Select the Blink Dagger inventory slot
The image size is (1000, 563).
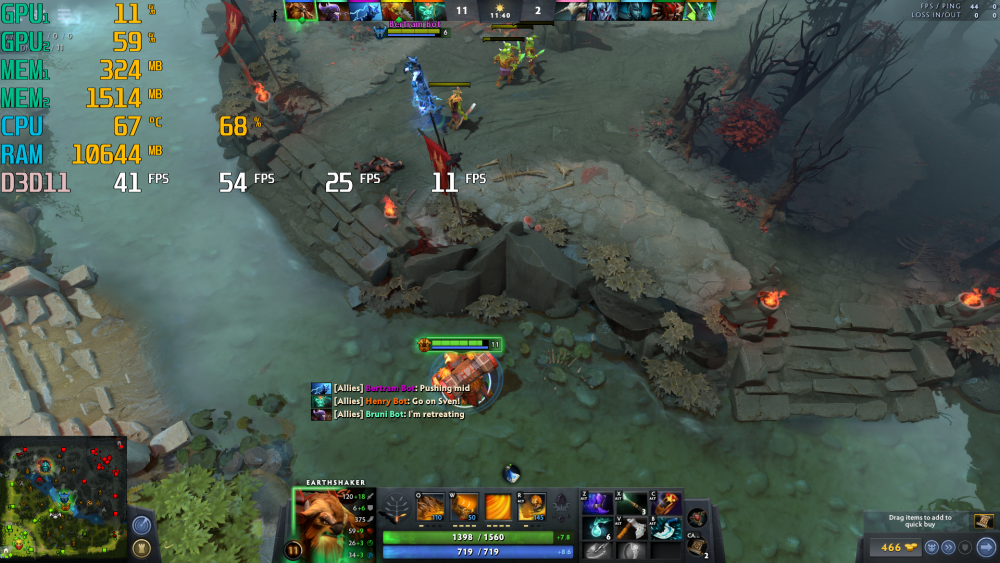tap(667, 528)
